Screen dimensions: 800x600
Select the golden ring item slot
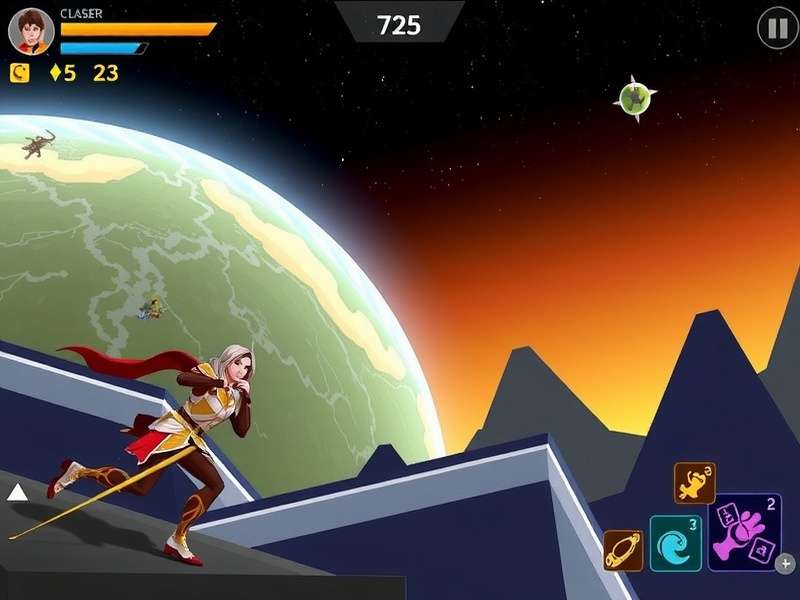[x=623, y=551]
